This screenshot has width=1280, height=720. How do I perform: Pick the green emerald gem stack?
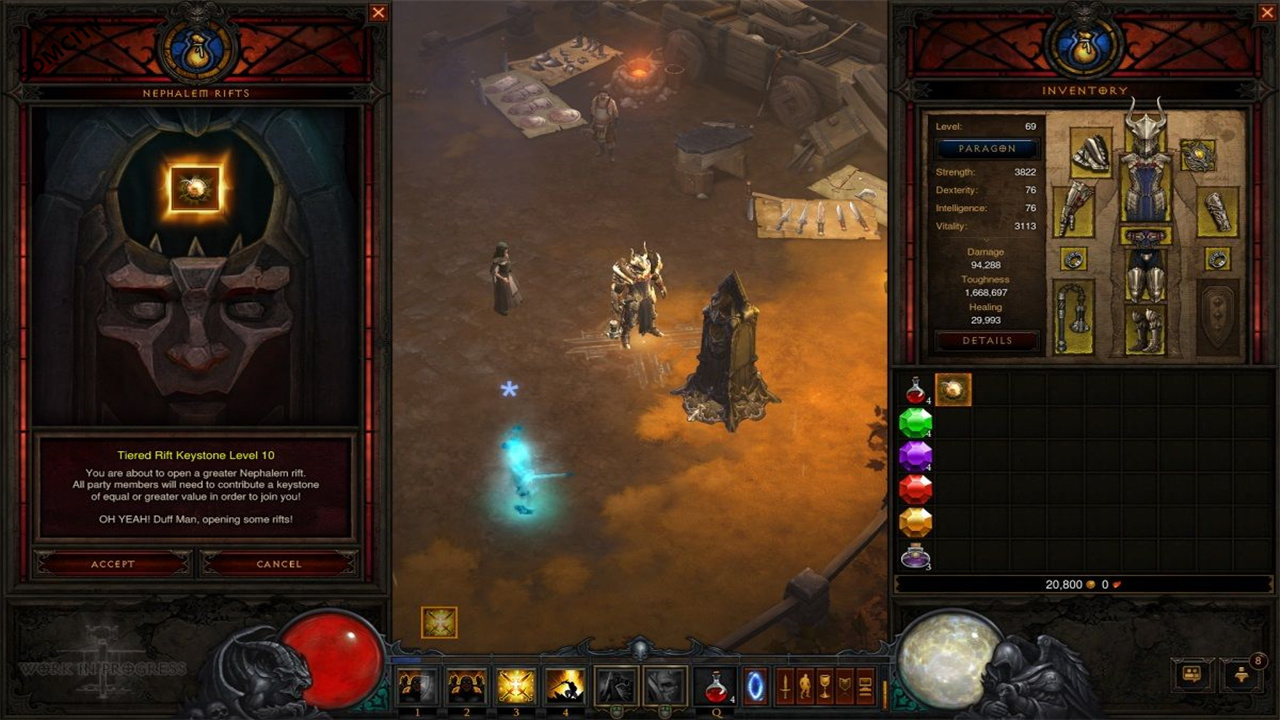(916, 424)
